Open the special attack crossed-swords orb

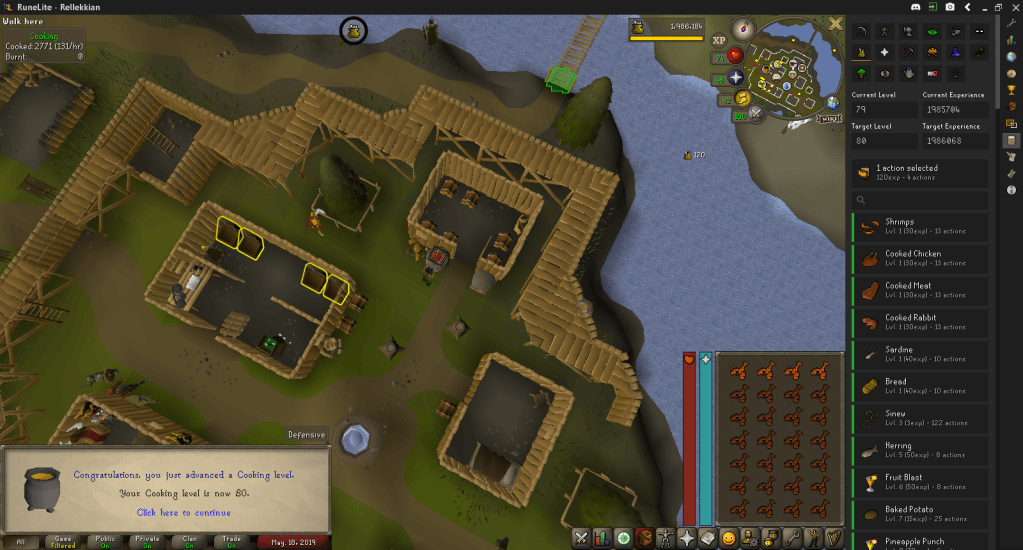755,114
